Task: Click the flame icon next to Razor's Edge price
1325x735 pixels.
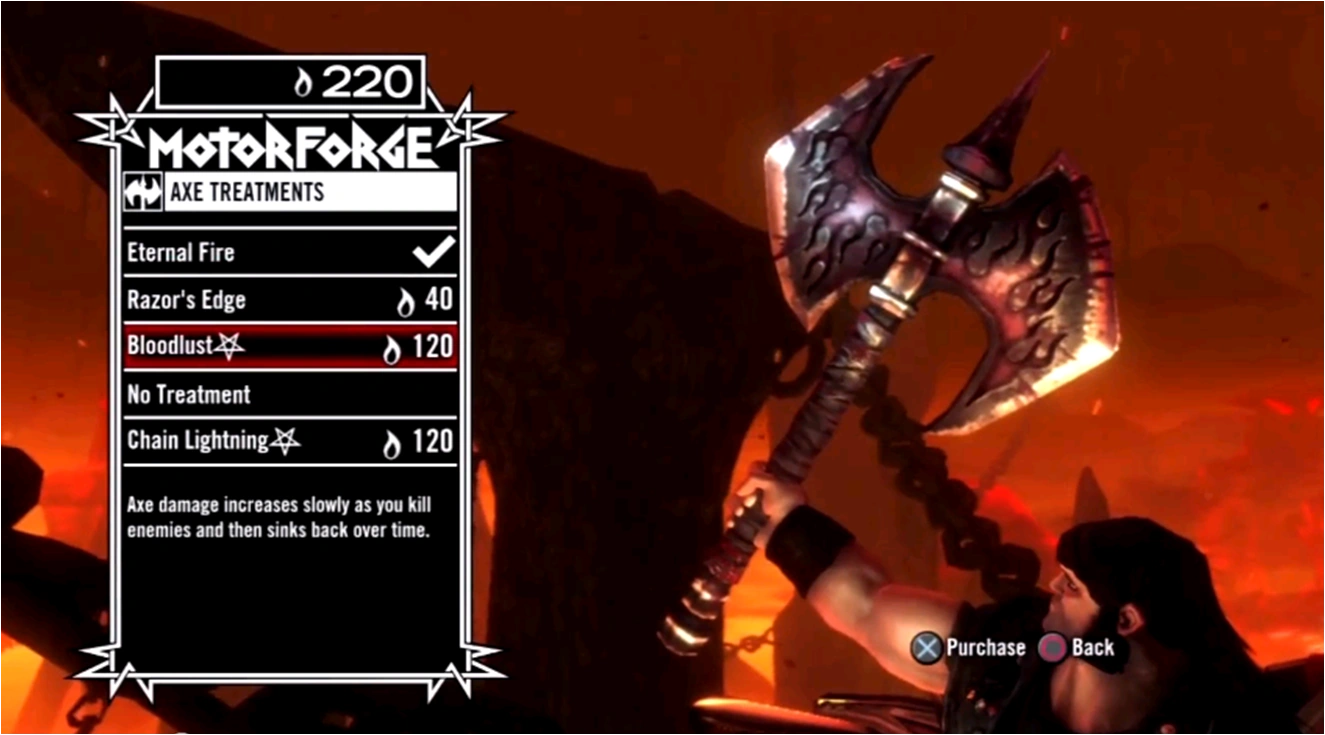Action: tap(406, 299)
